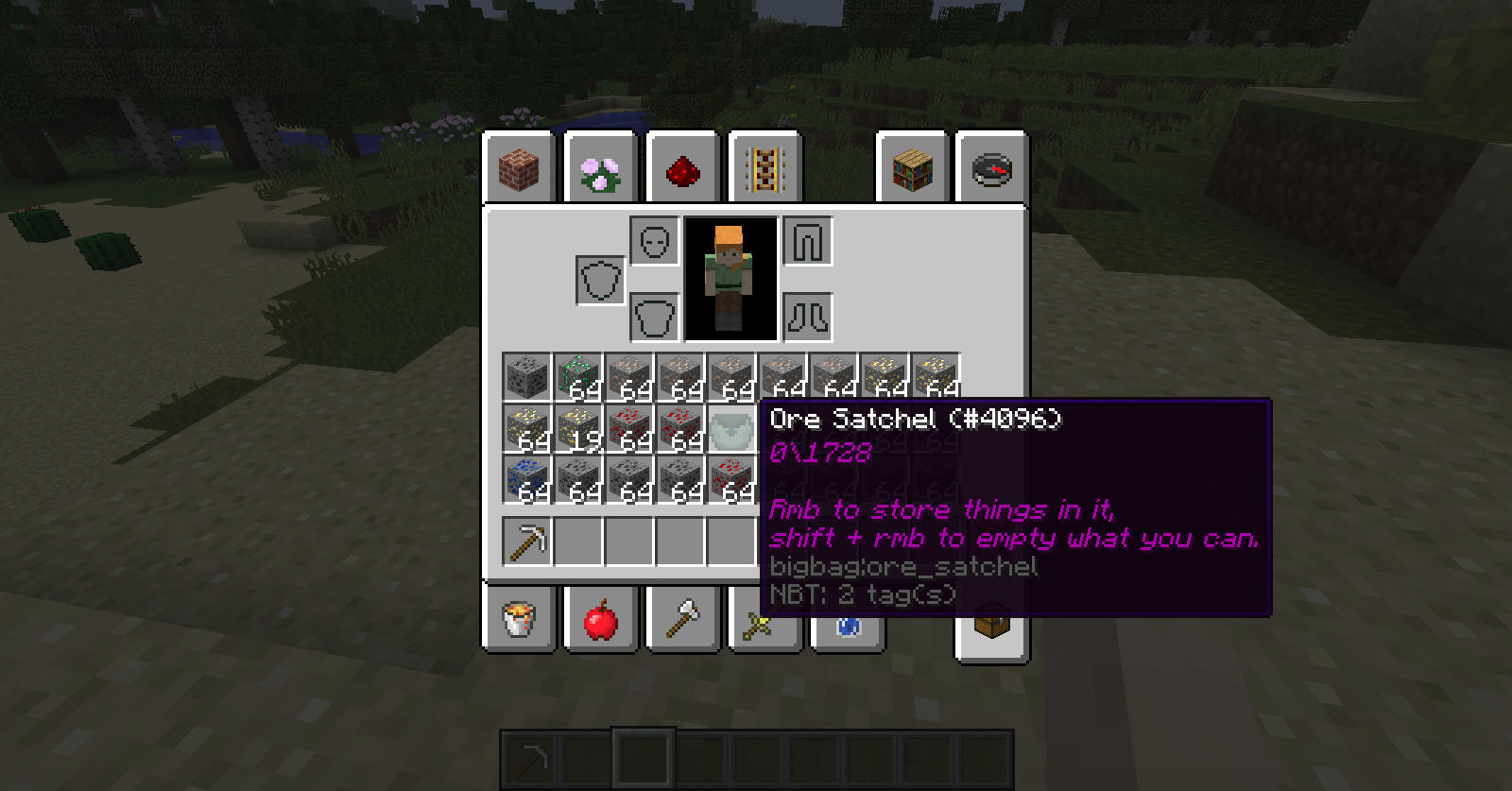
Task: Pick up the coal ore block
Action: [x=527, y=376]
